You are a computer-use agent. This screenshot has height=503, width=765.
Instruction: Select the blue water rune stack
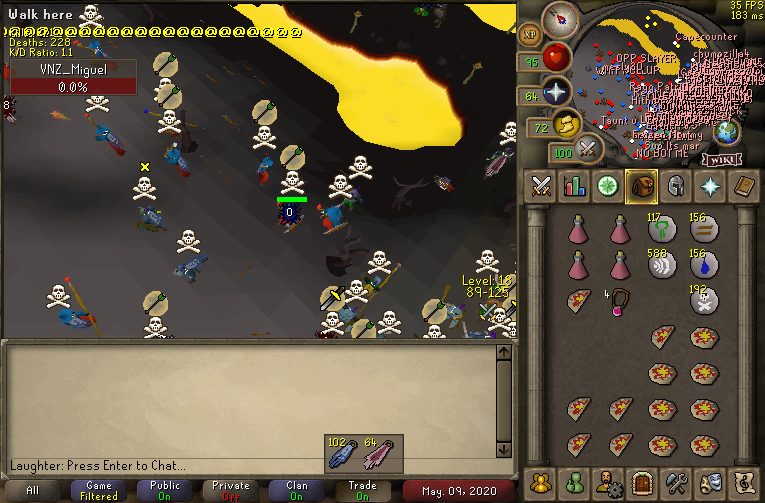click(704, 264)
